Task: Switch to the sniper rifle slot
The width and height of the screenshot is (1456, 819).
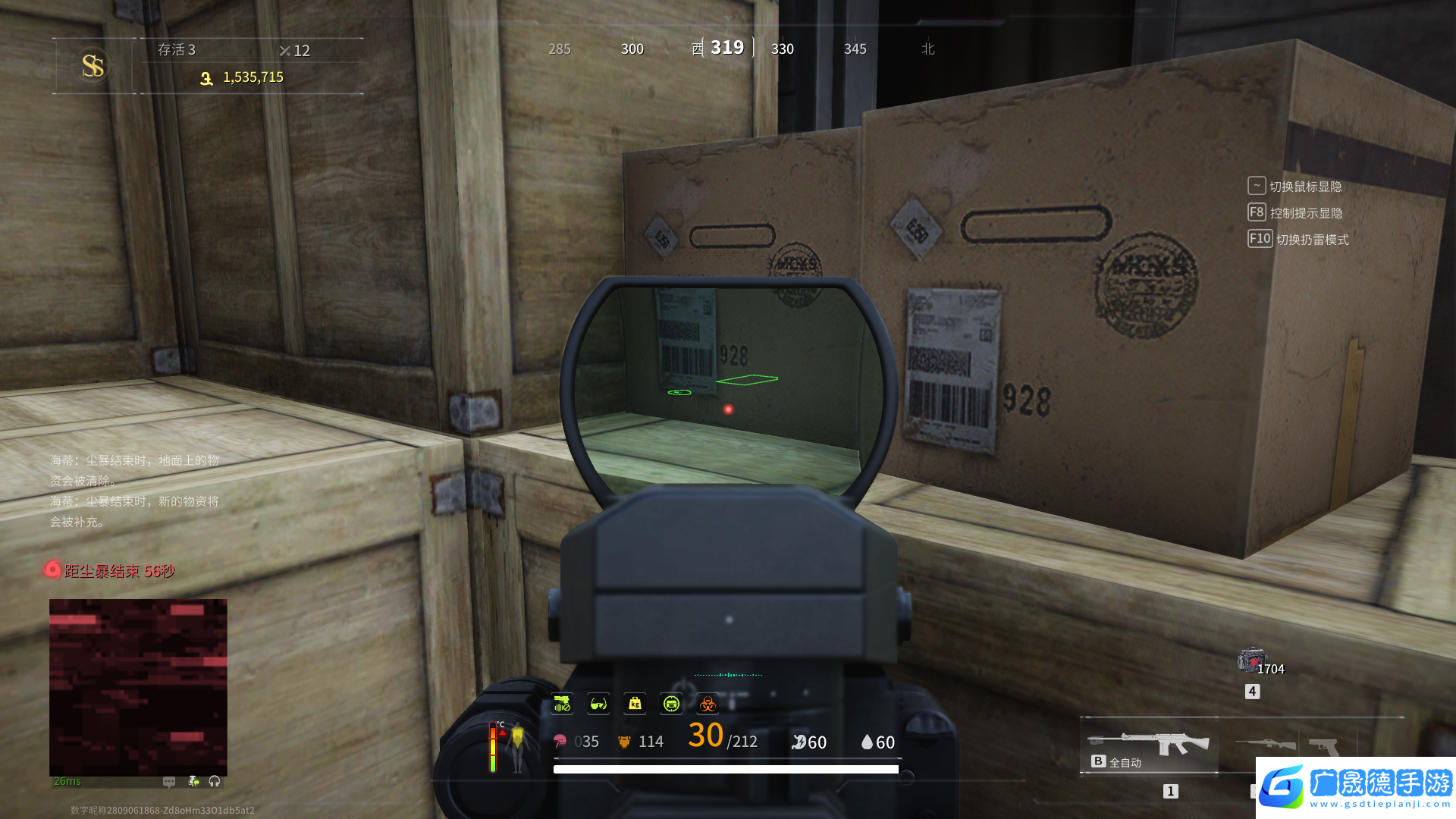Action: [x=1265, y=744]
